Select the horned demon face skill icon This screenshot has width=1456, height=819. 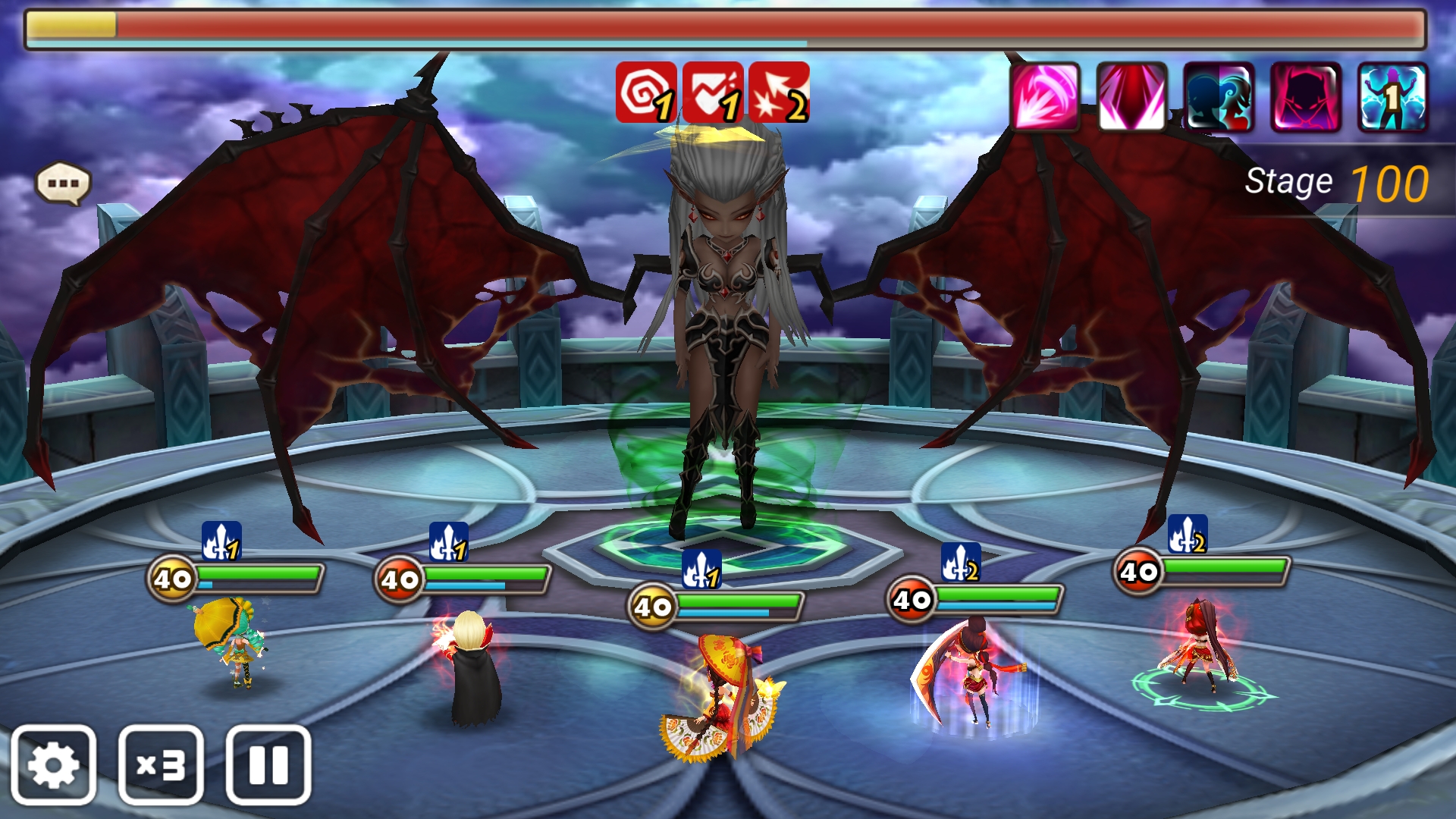point(1306,96)
